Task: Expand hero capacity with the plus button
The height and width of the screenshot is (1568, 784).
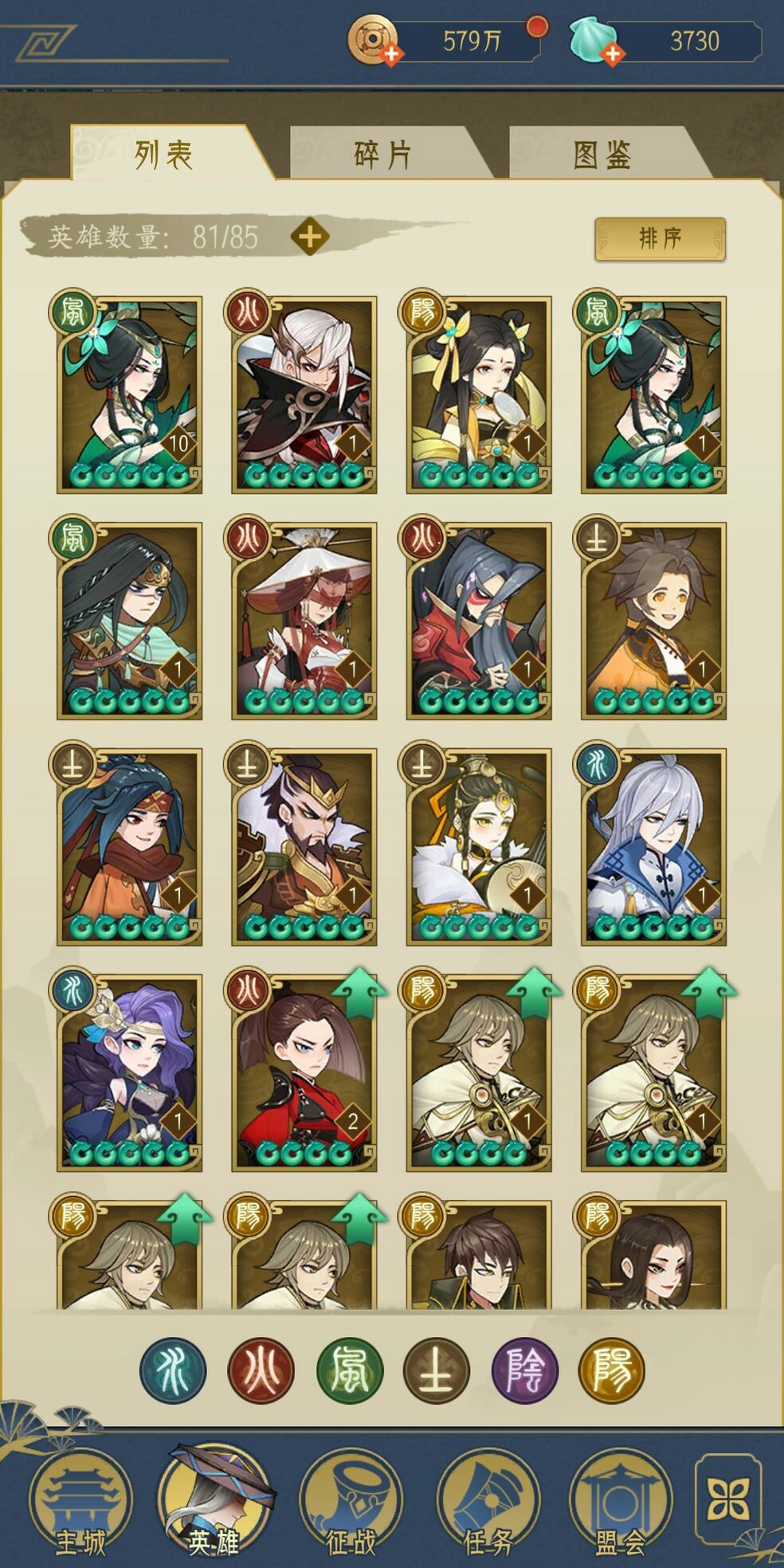Action: [310, 237]
